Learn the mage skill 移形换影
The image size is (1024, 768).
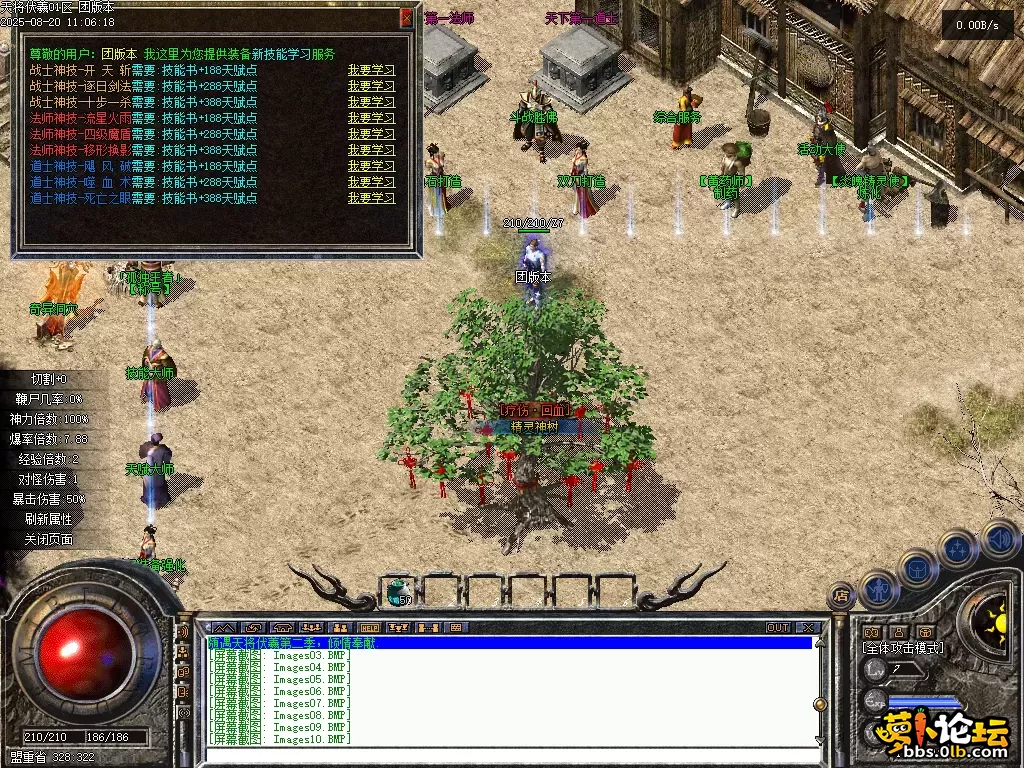(x=371, y=150)
